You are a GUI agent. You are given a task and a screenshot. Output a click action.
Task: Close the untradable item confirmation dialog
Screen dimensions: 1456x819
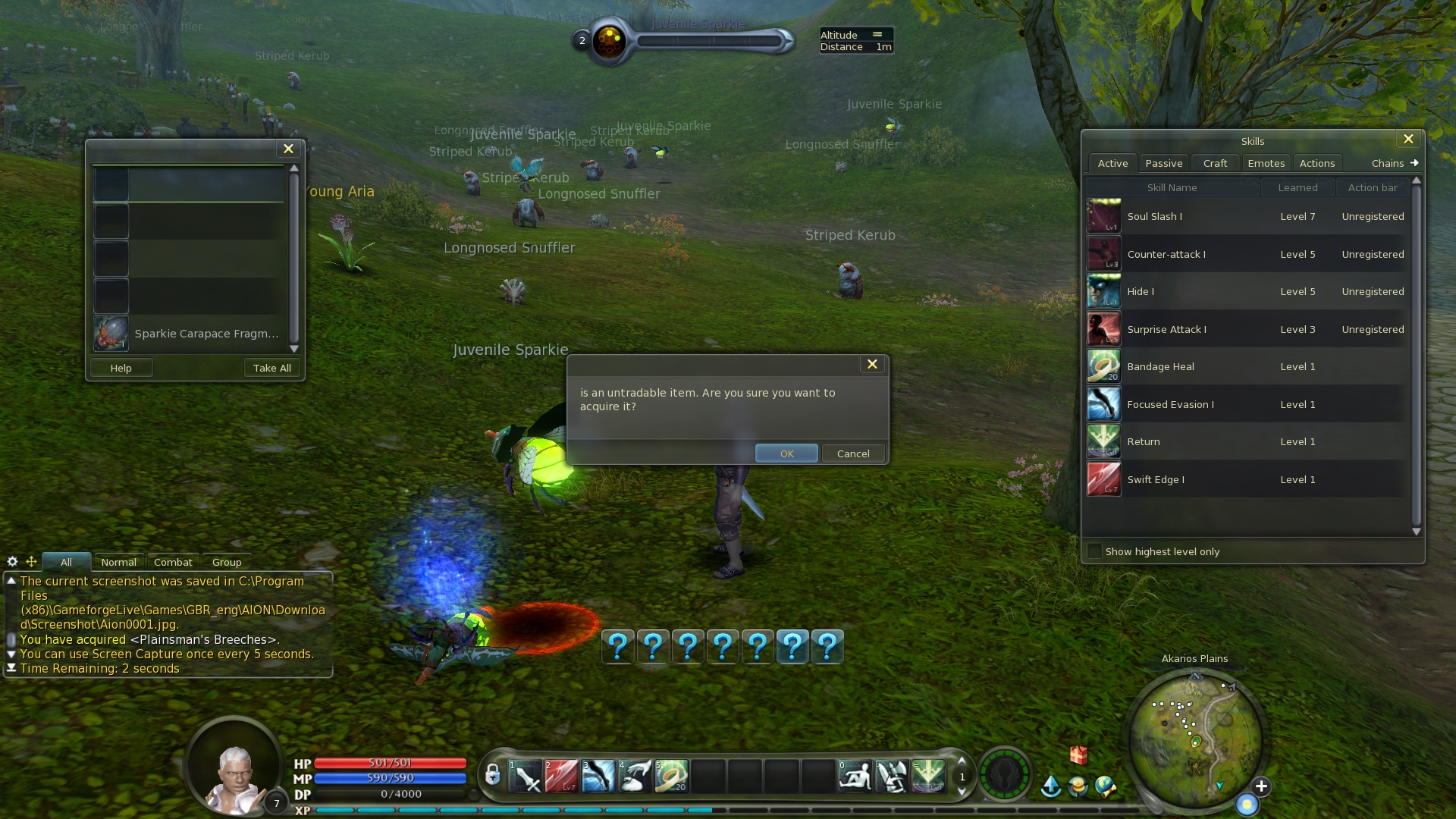click(872, 365)
